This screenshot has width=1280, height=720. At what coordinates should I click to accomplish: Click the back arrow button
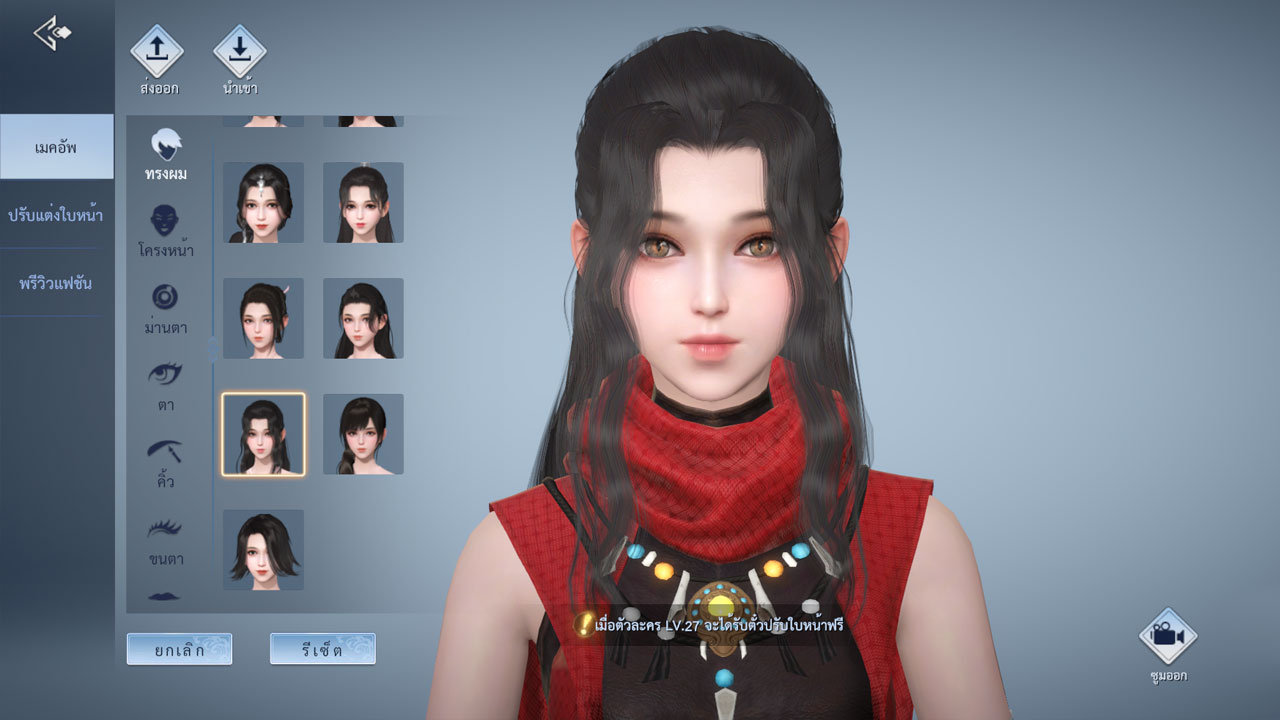click(x=52, y=33)
